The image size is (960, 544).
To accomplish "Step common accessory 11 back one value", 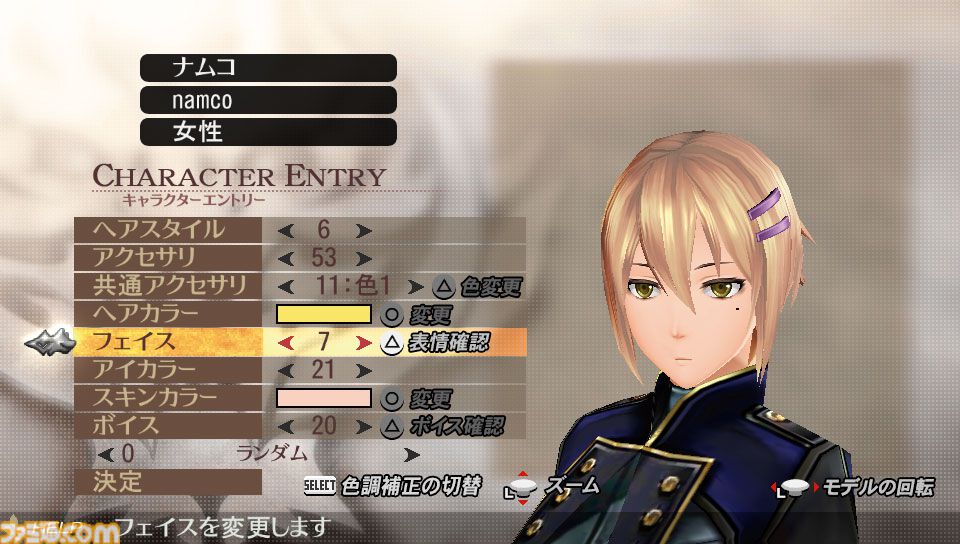I will point(286,286).
